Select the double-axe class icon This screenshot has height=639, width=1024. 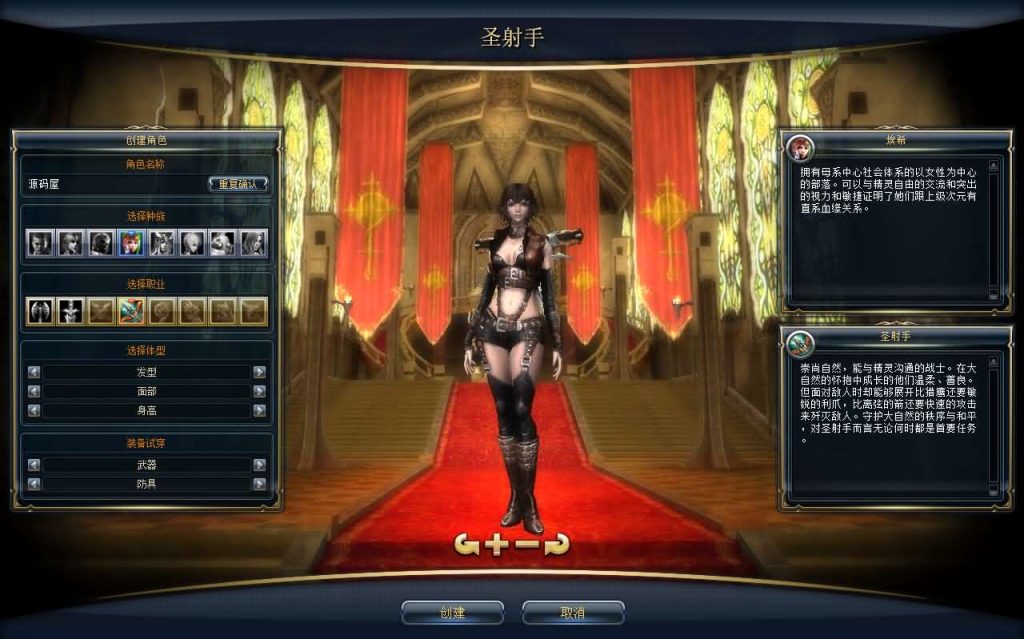(41, 311)
